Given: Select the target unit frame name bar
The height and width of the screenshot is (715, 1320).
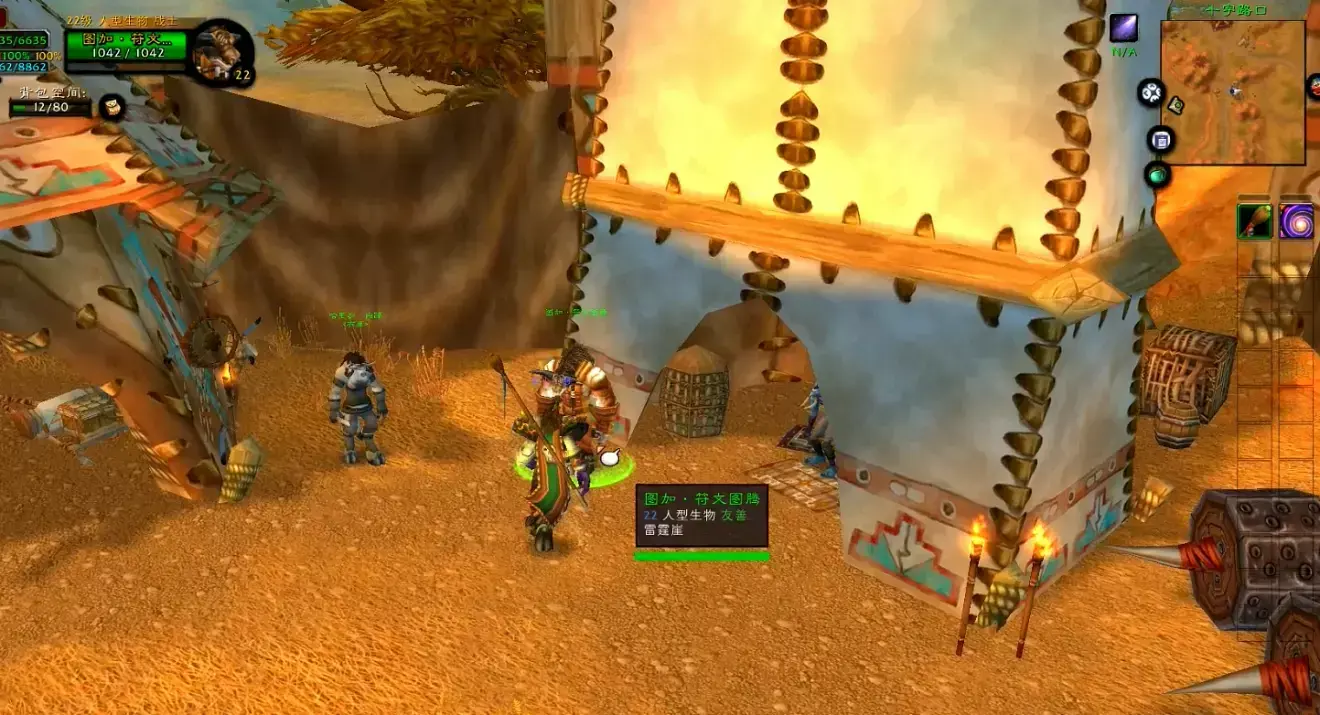Looking at the screenshot, I should (125, 40).
